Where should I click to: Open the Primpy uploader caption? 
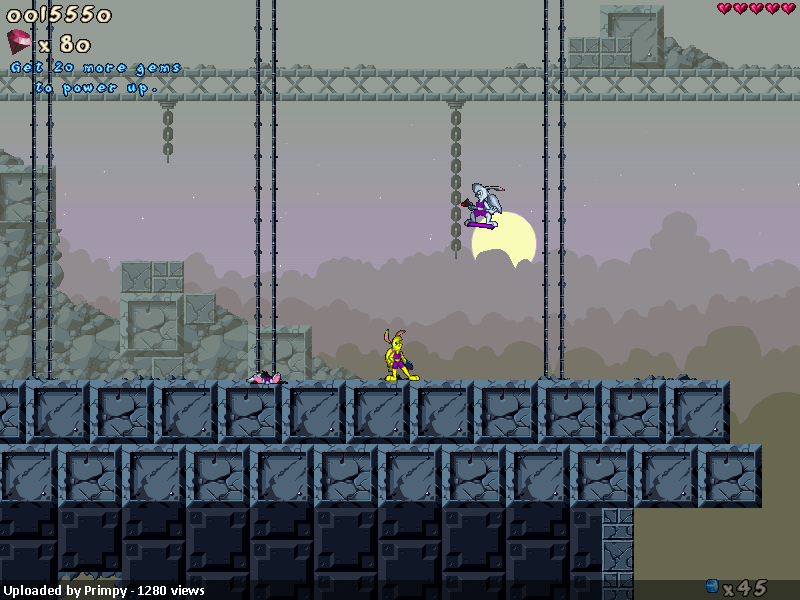[x=104, y=590]
